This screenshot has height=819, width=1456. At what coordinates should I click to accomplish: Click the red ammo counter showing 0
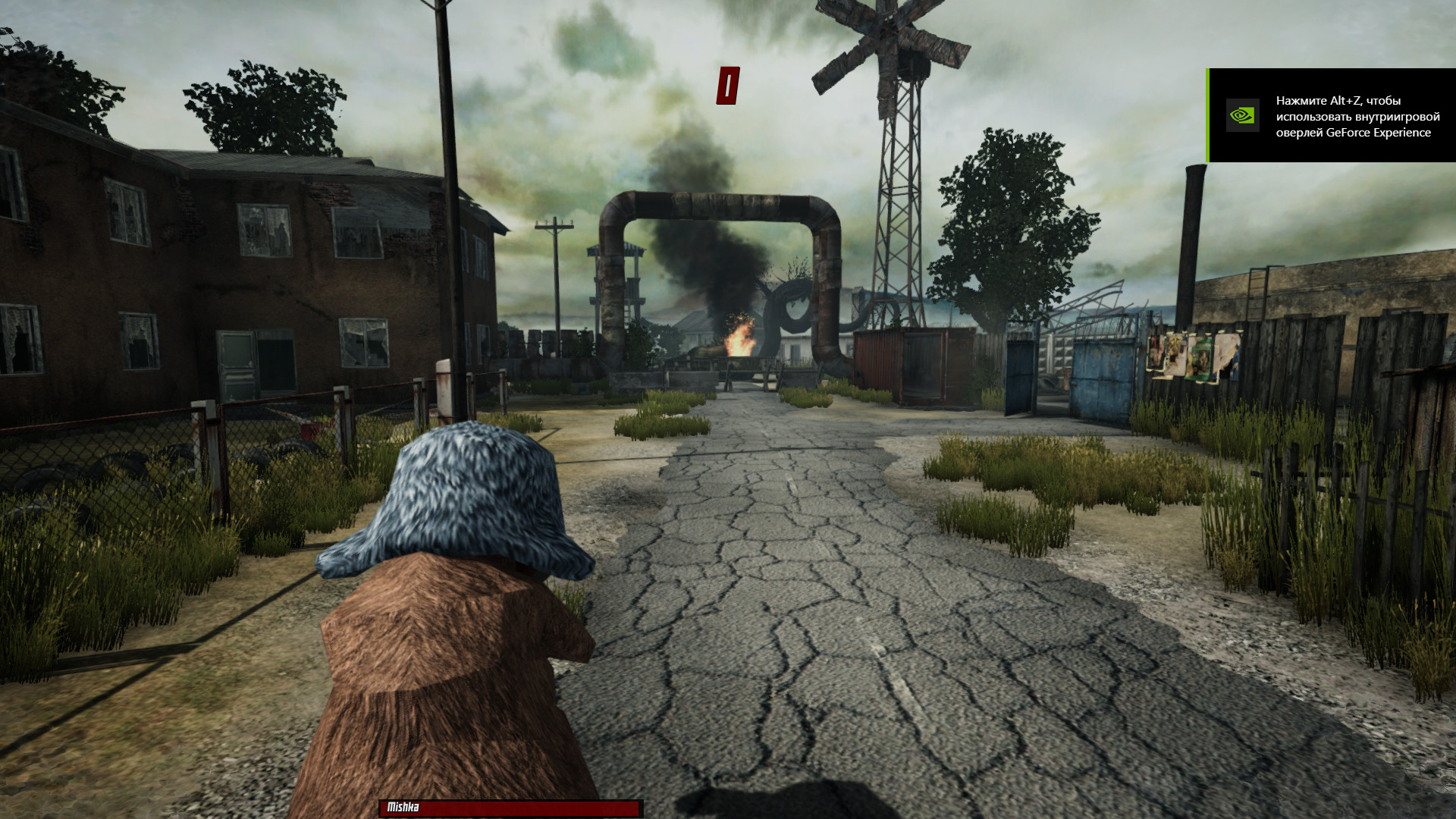(729, 83)
